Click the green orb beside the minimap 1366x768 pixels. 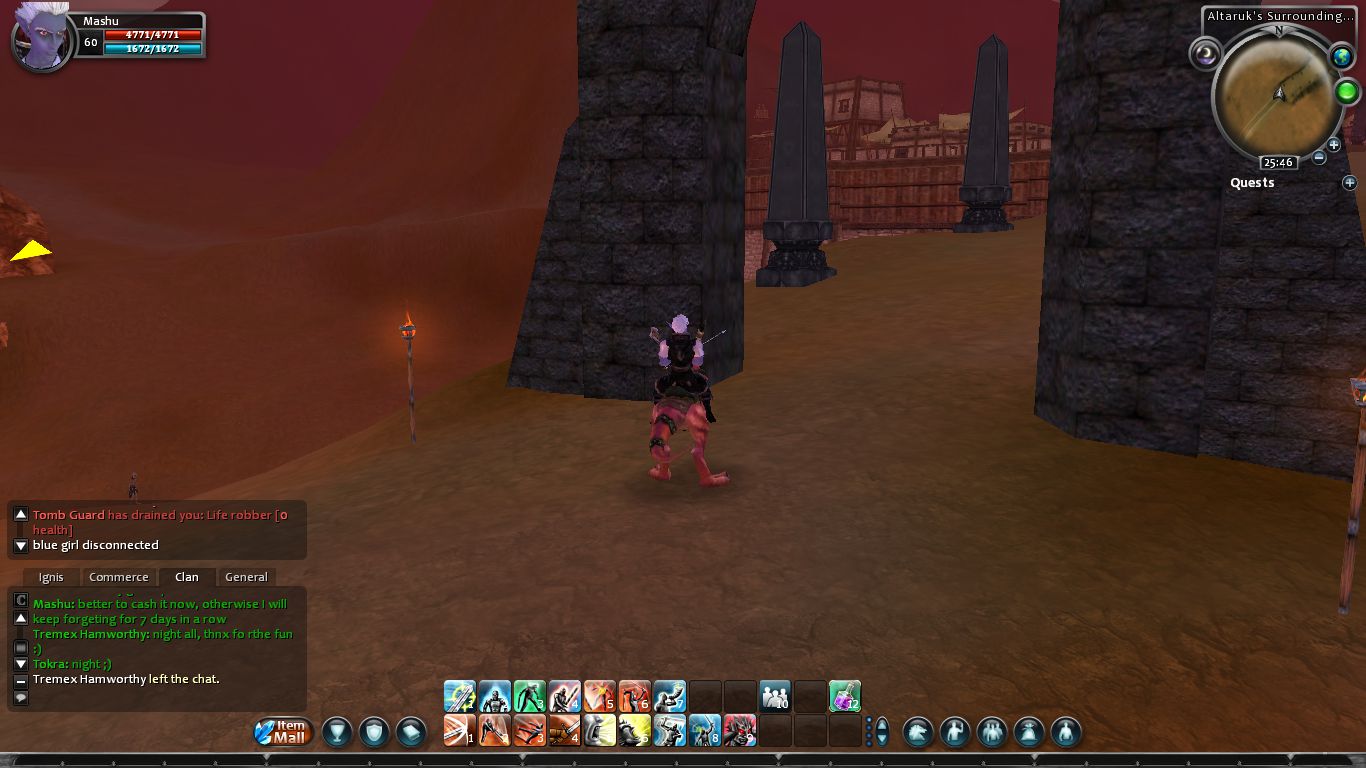coord(1346,93)
